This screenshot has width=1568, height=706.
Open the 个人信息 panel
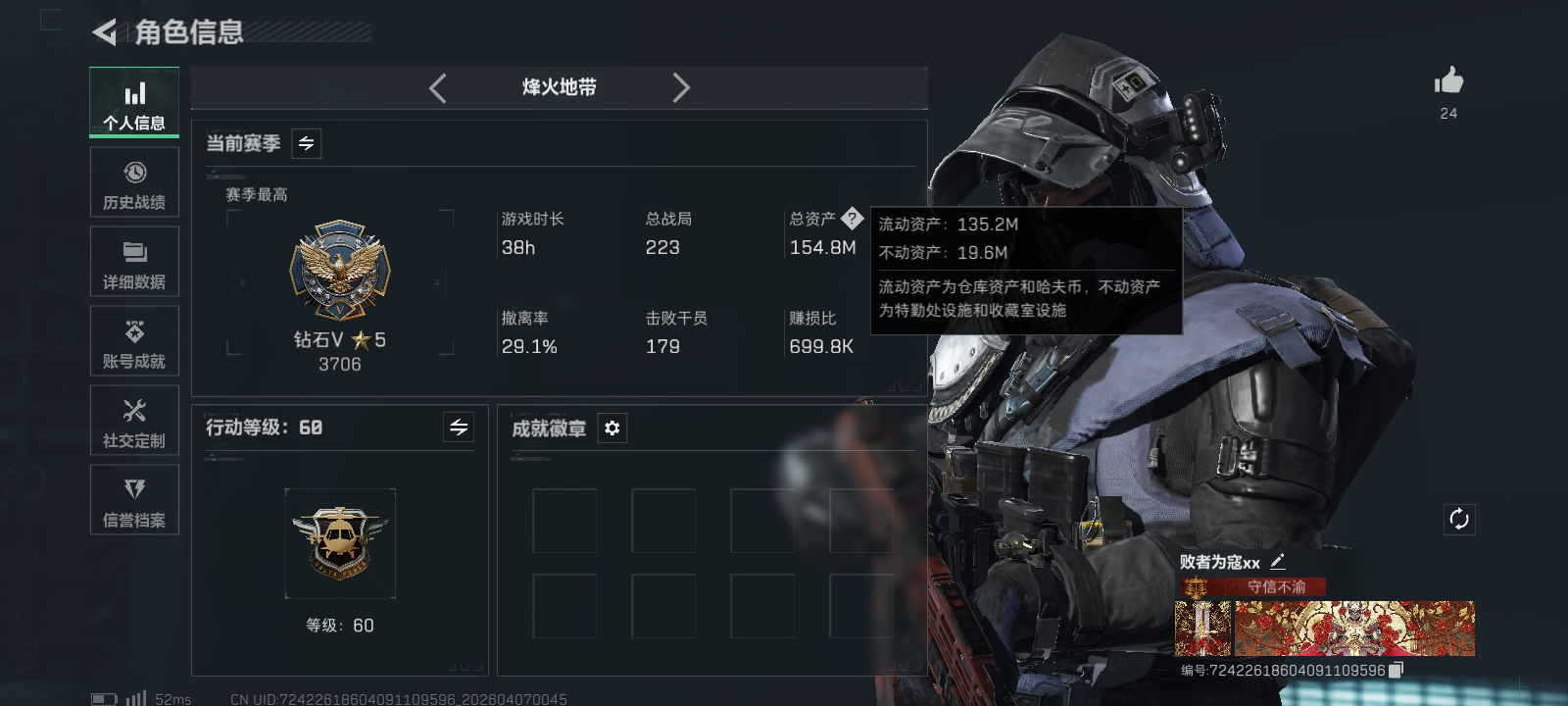click(134, 102)
